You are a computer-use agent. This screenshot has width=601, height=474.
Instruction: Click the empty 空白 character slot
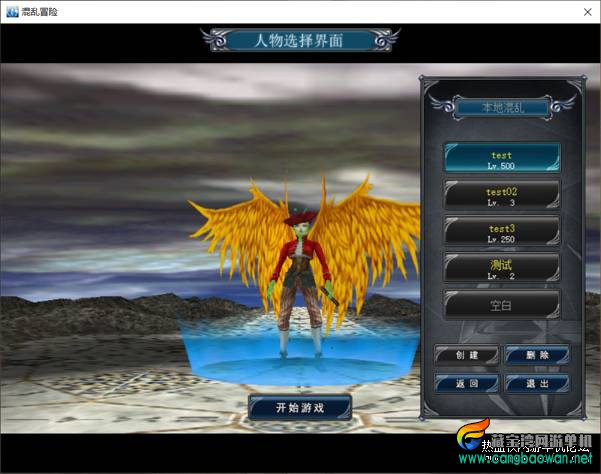click(502, 305)
